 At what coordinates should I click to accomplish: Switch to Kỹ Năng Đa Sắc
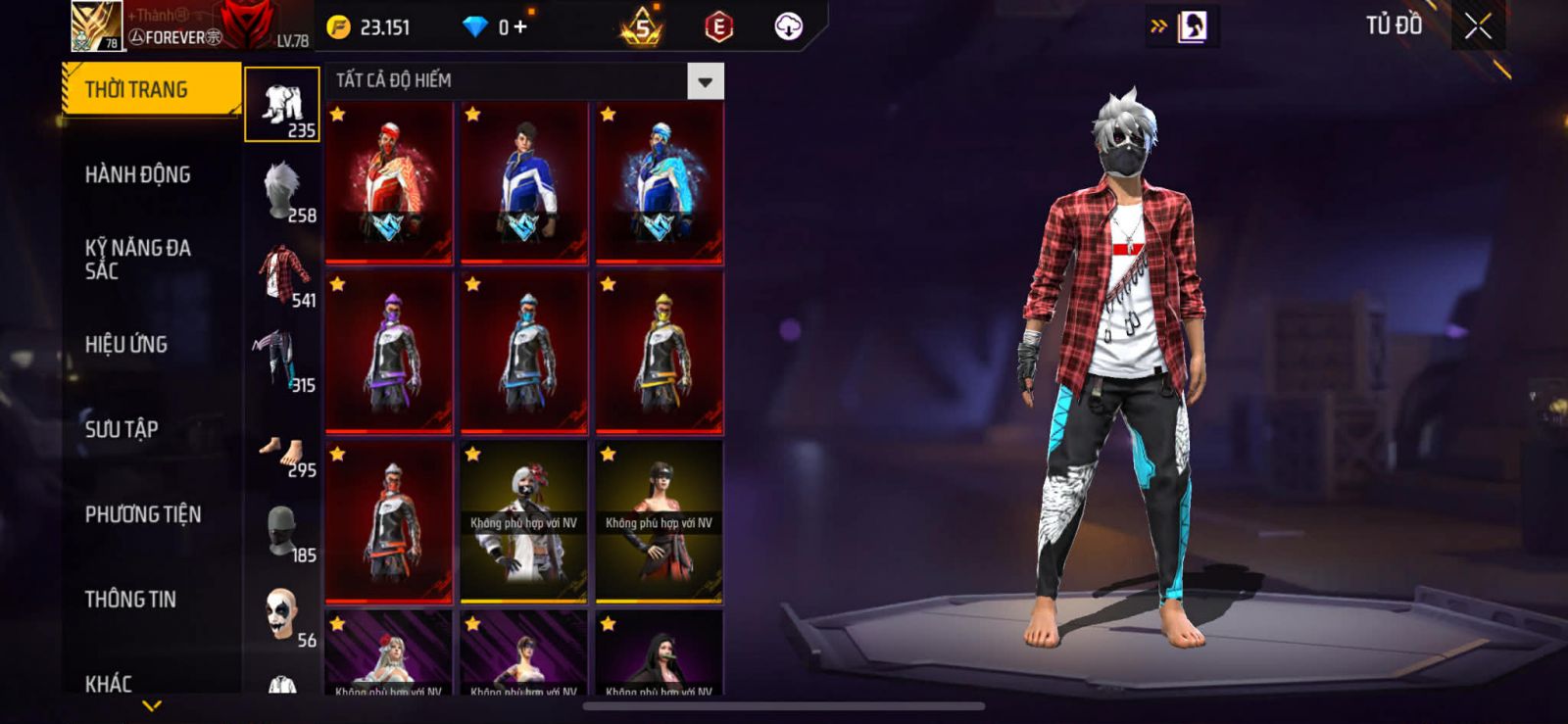138,259
